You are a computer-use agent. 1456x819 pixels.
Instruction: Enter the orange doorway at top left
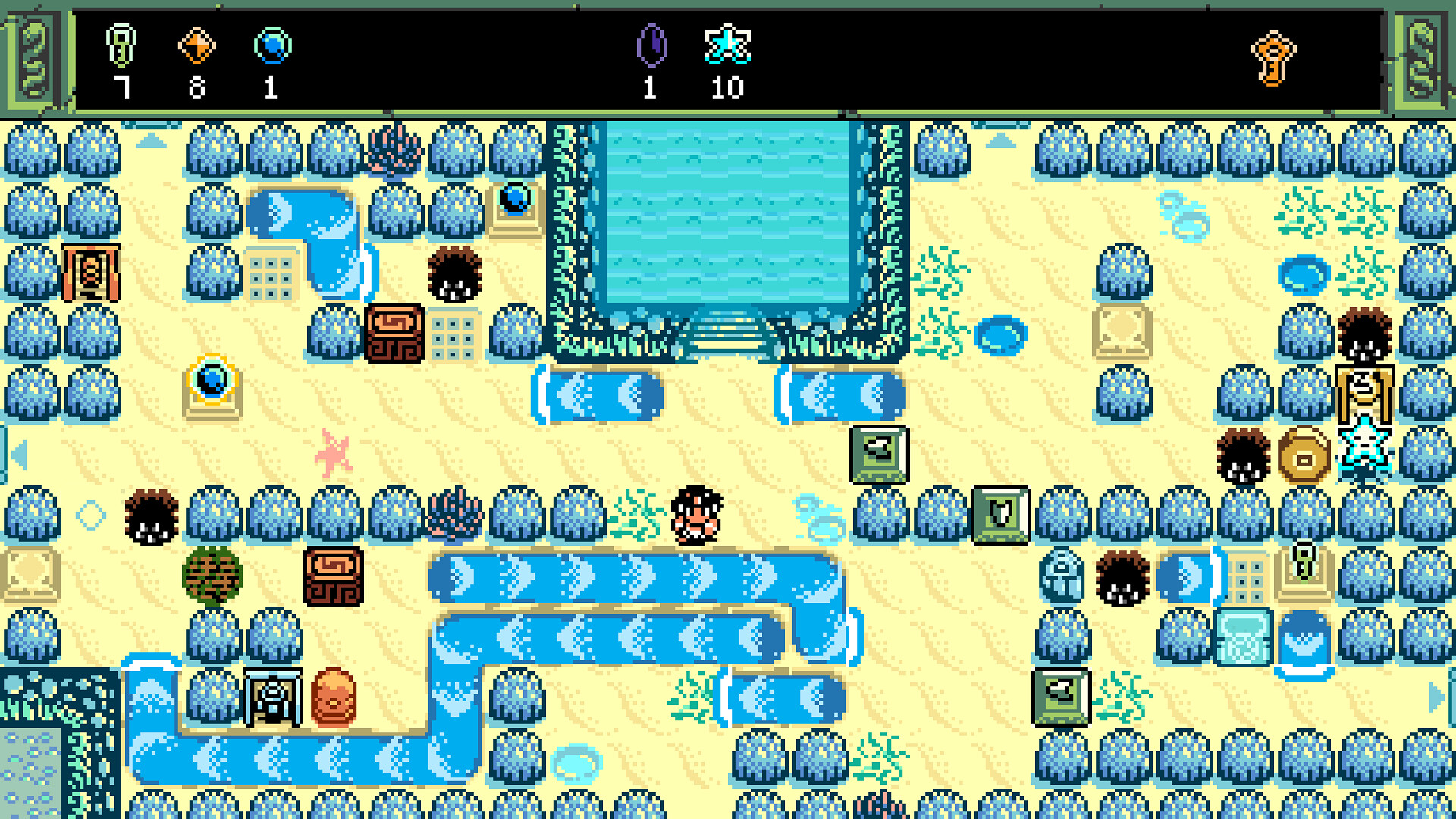coord(93,273)
